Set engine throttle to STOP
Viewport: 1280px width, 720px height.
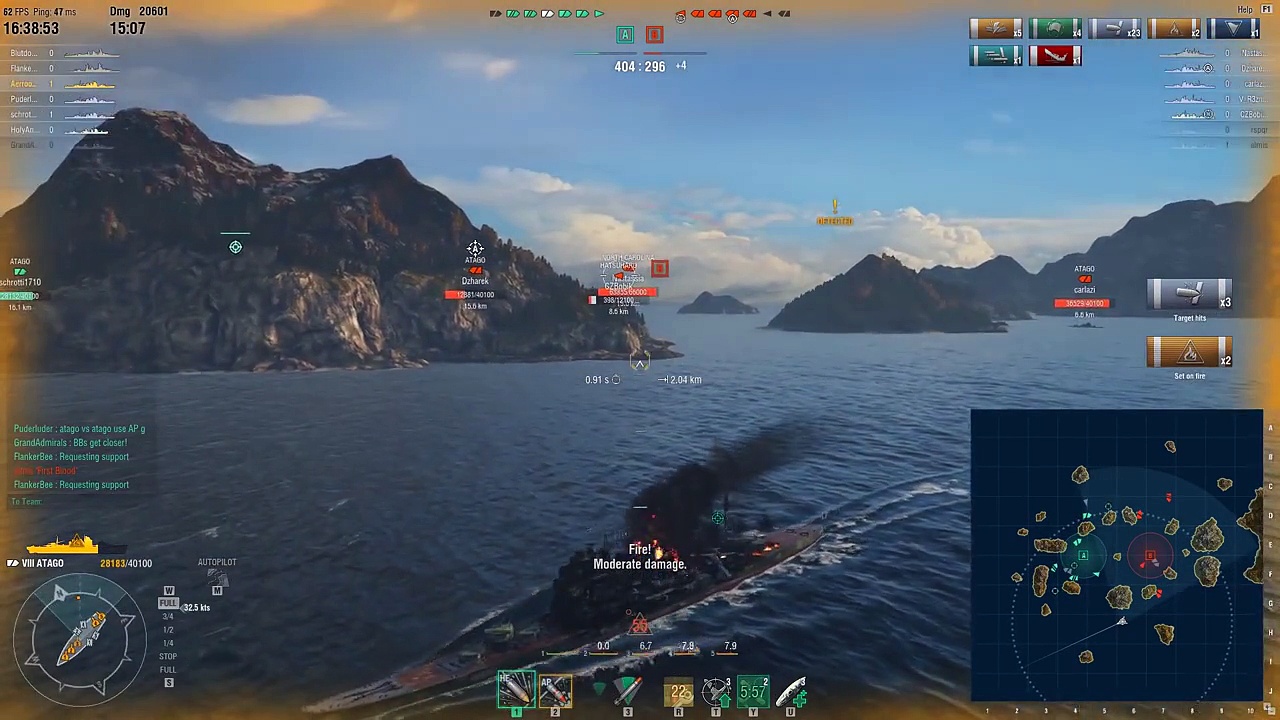168,656
